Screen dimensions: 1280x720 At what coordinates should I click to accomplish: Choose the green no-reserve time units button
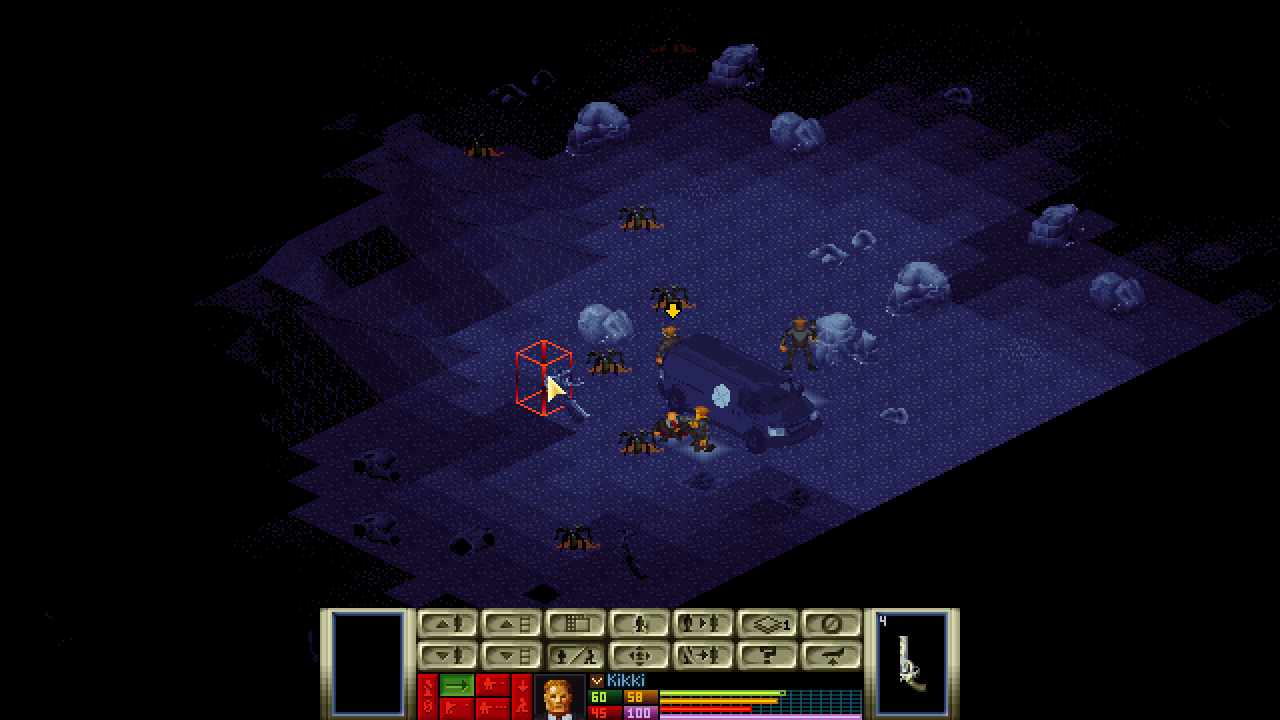point(457,685)
